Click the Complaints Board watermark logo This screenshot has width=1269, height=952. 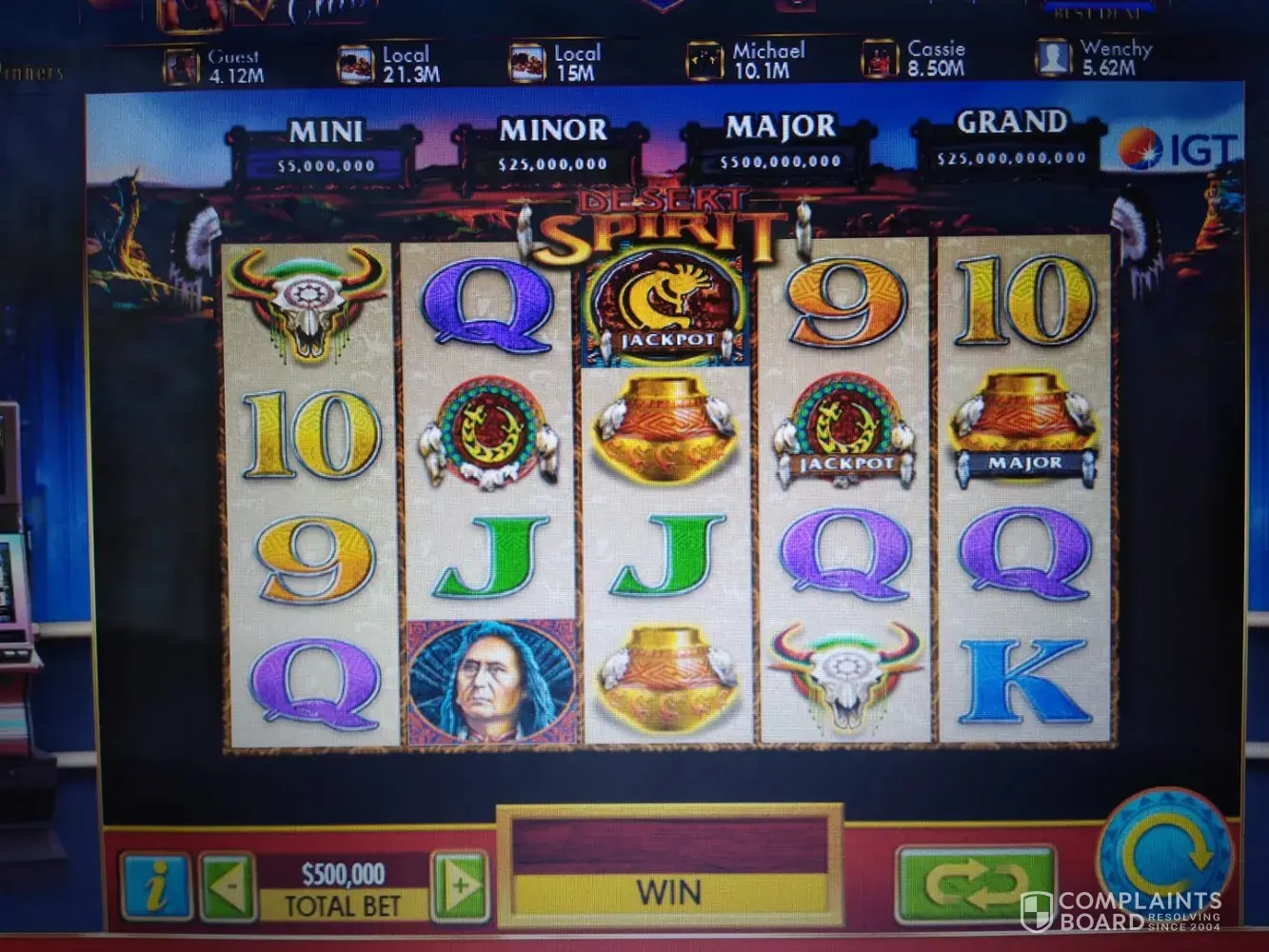pyautogui.click(x=1120, y=911)
